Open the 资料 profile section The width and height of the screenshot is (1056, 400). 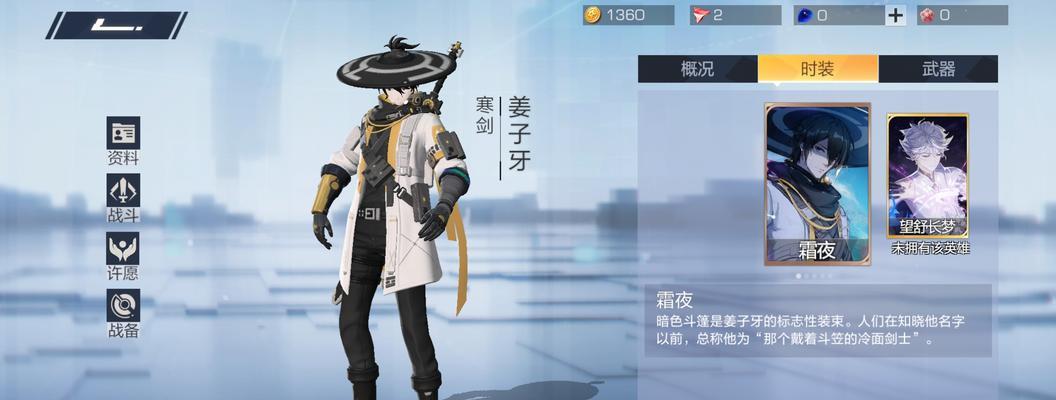point(123,139)
